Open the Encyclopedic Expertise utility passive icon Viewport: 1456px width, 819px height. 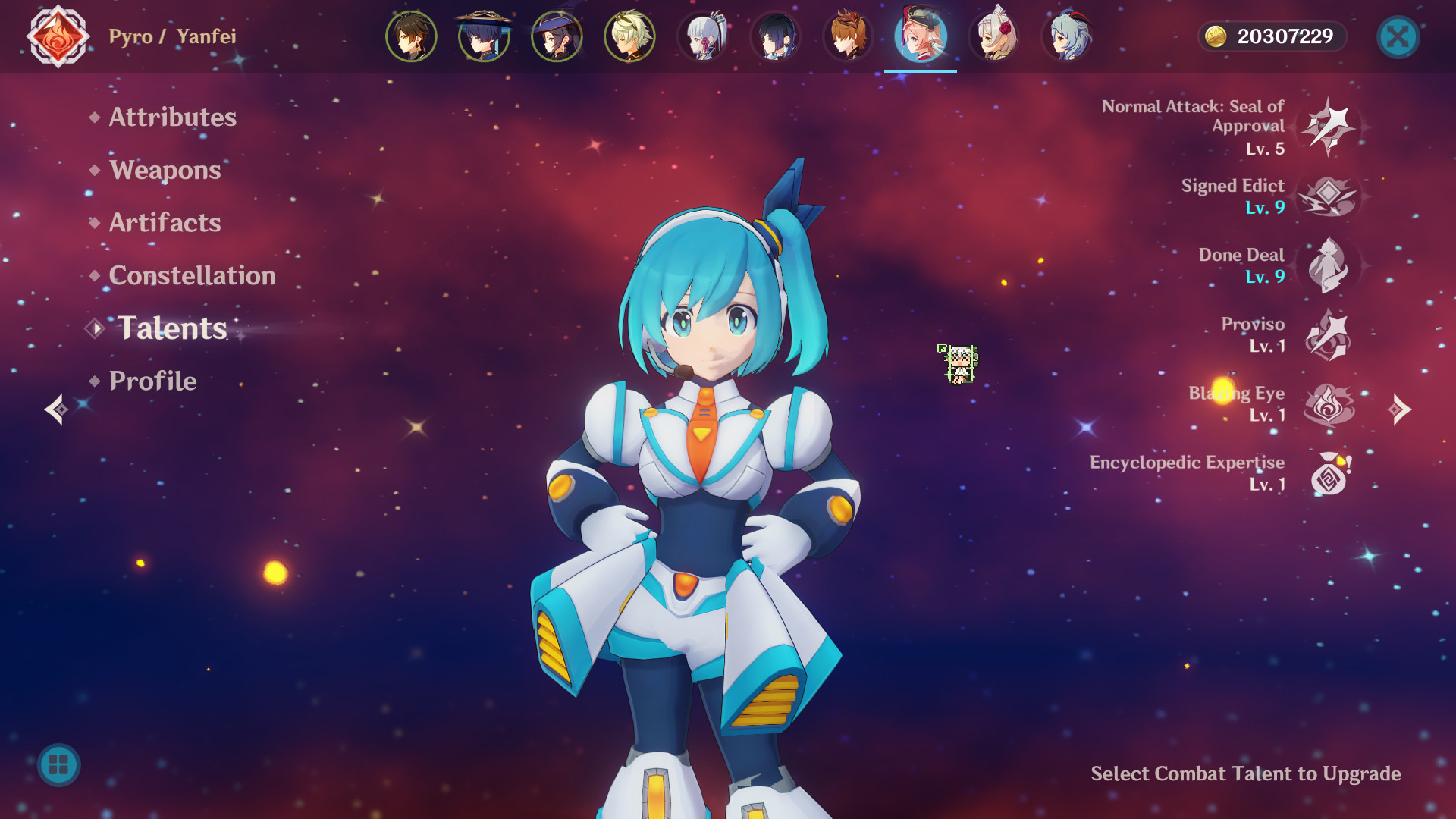point(1331,475)
